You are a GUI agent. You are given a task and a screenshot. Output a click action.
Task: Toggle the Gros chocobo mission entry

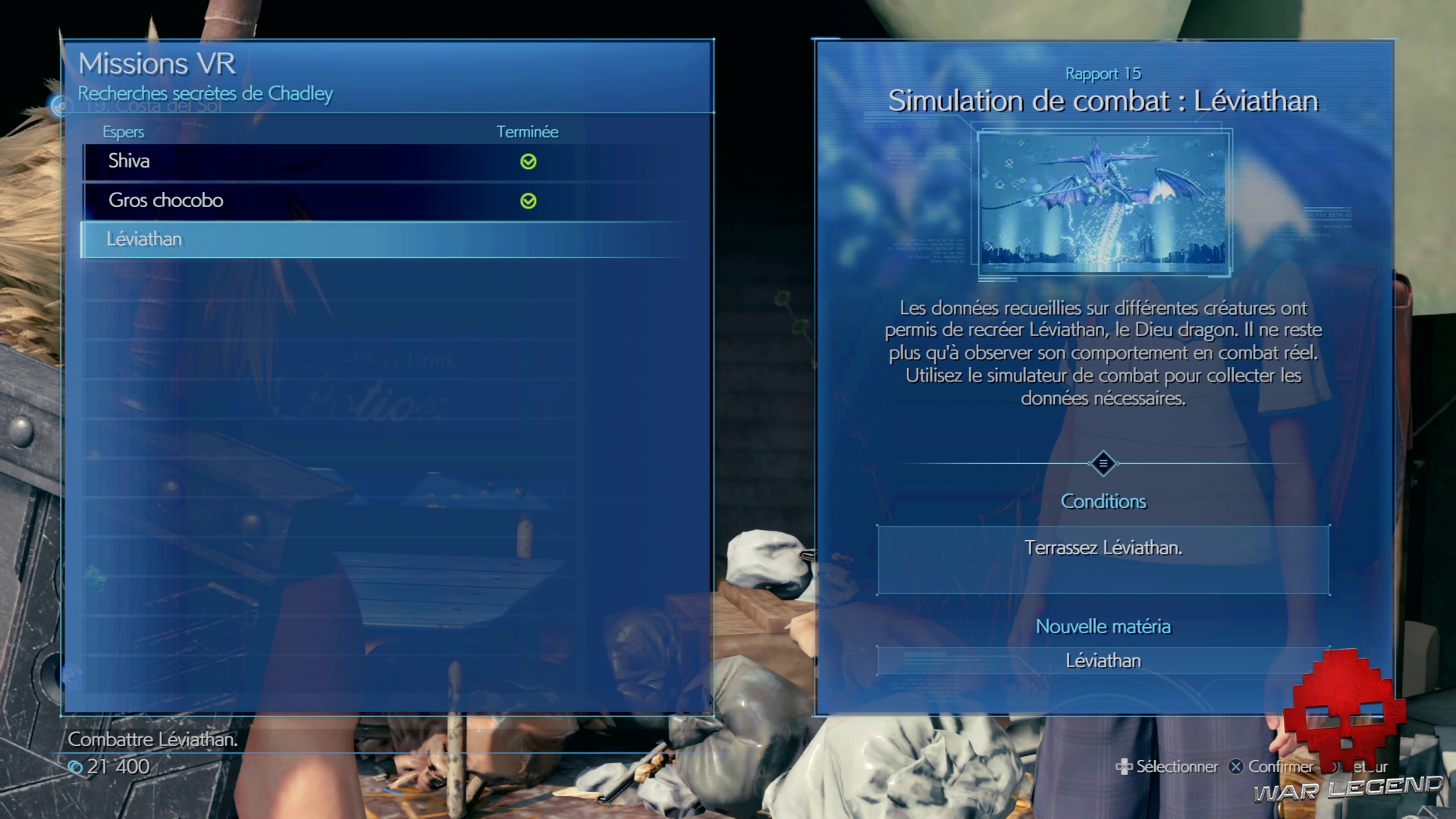point(303,201)
